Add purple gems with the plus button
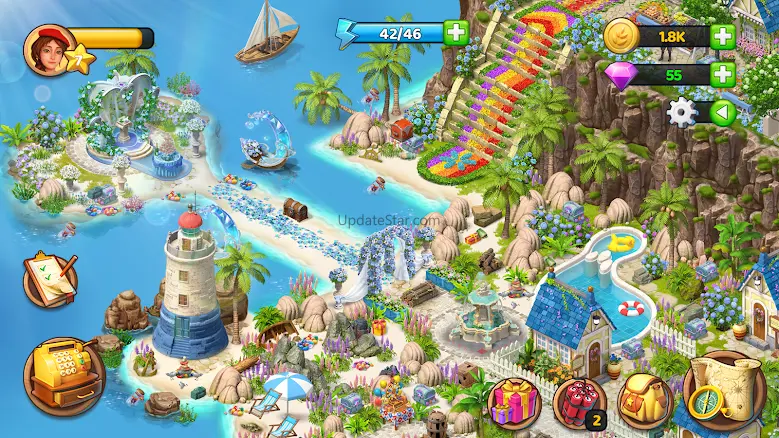779x438 pixels. point(722,74)
